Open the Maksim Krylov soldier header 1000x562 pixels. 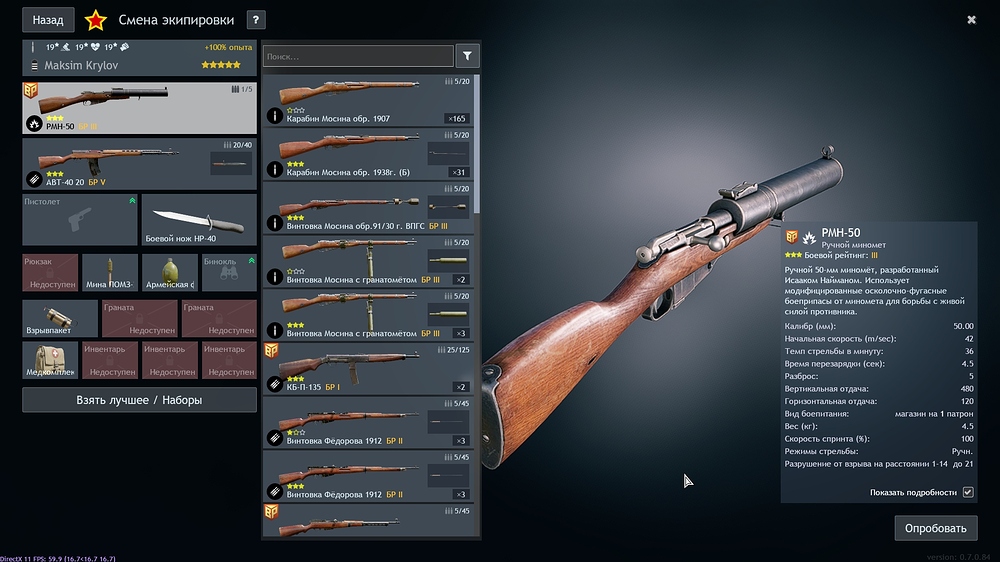(x=139, y=65)
